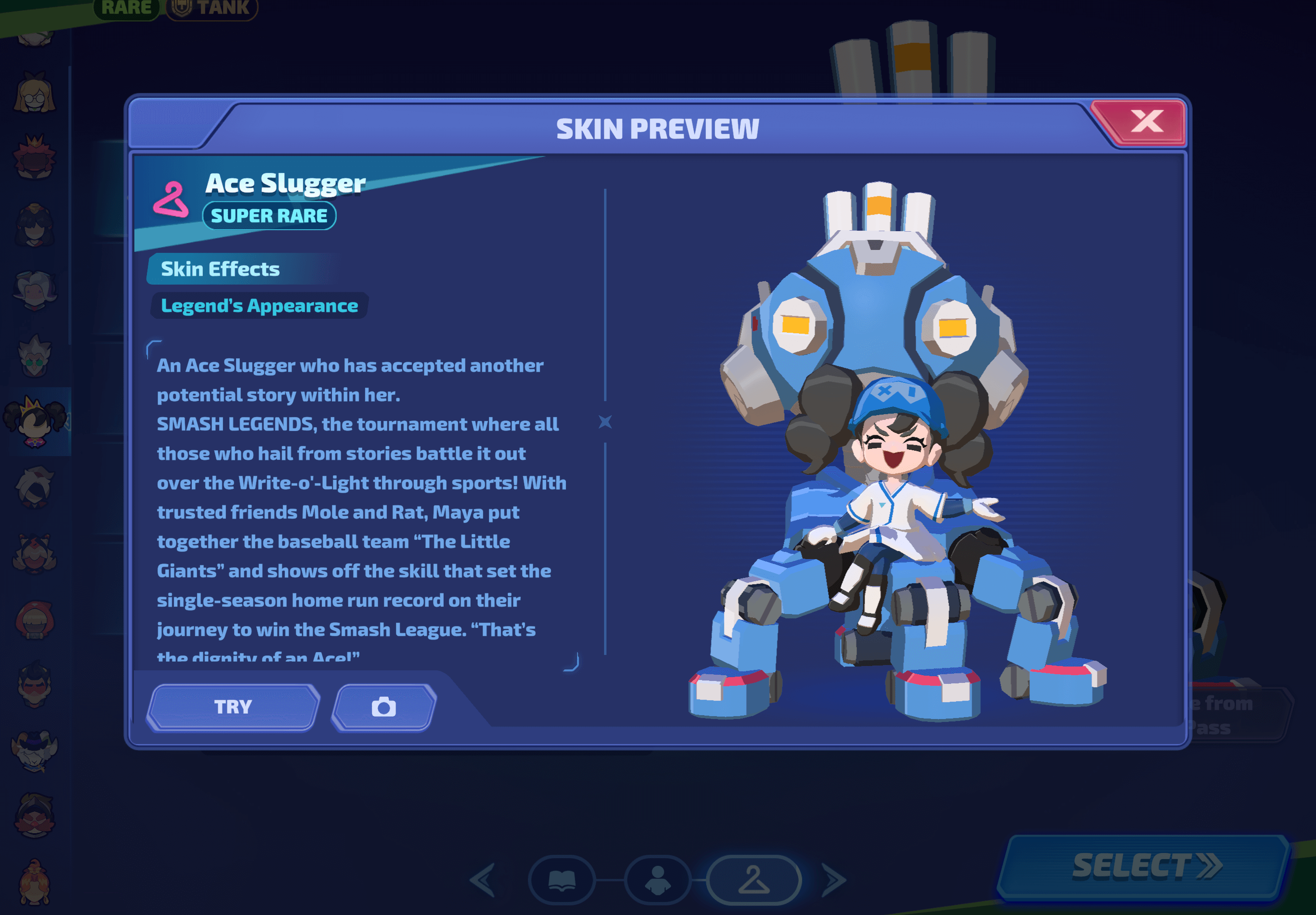1316x915 pixels.
Task: Close the Skin Preview window
Action: pos(1146,121)
